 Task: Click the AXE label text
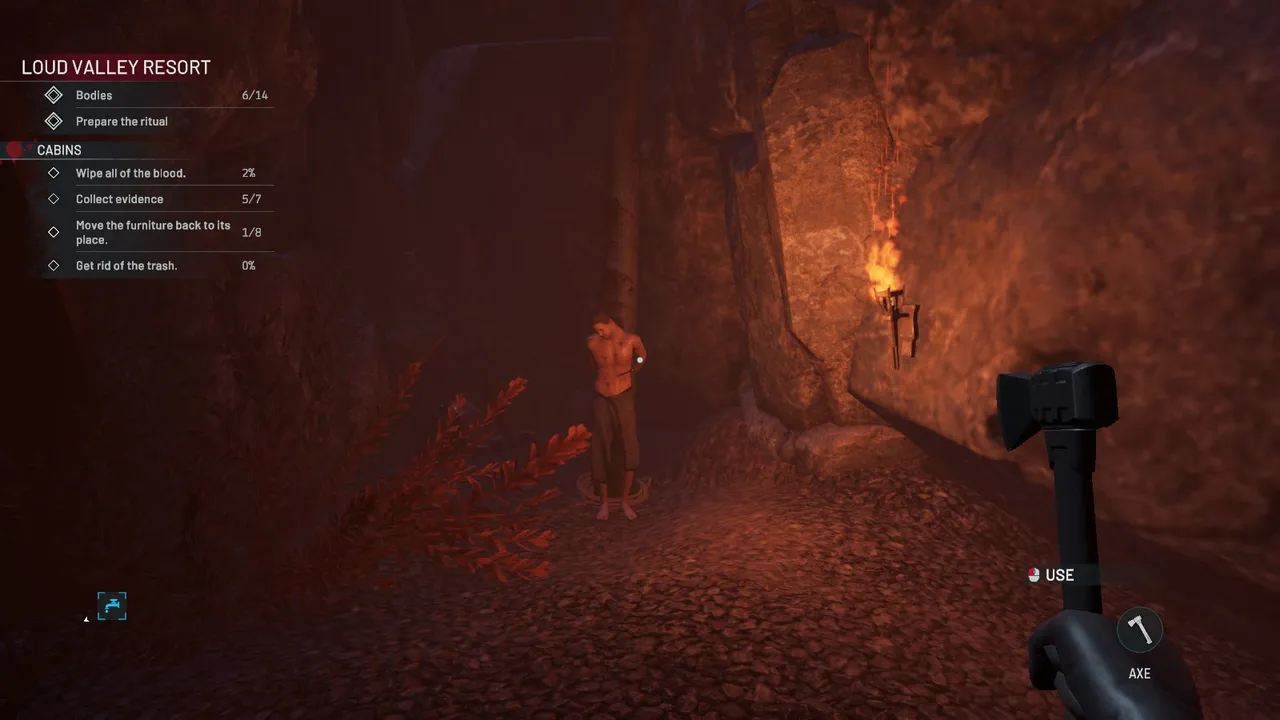[1138, 673]
